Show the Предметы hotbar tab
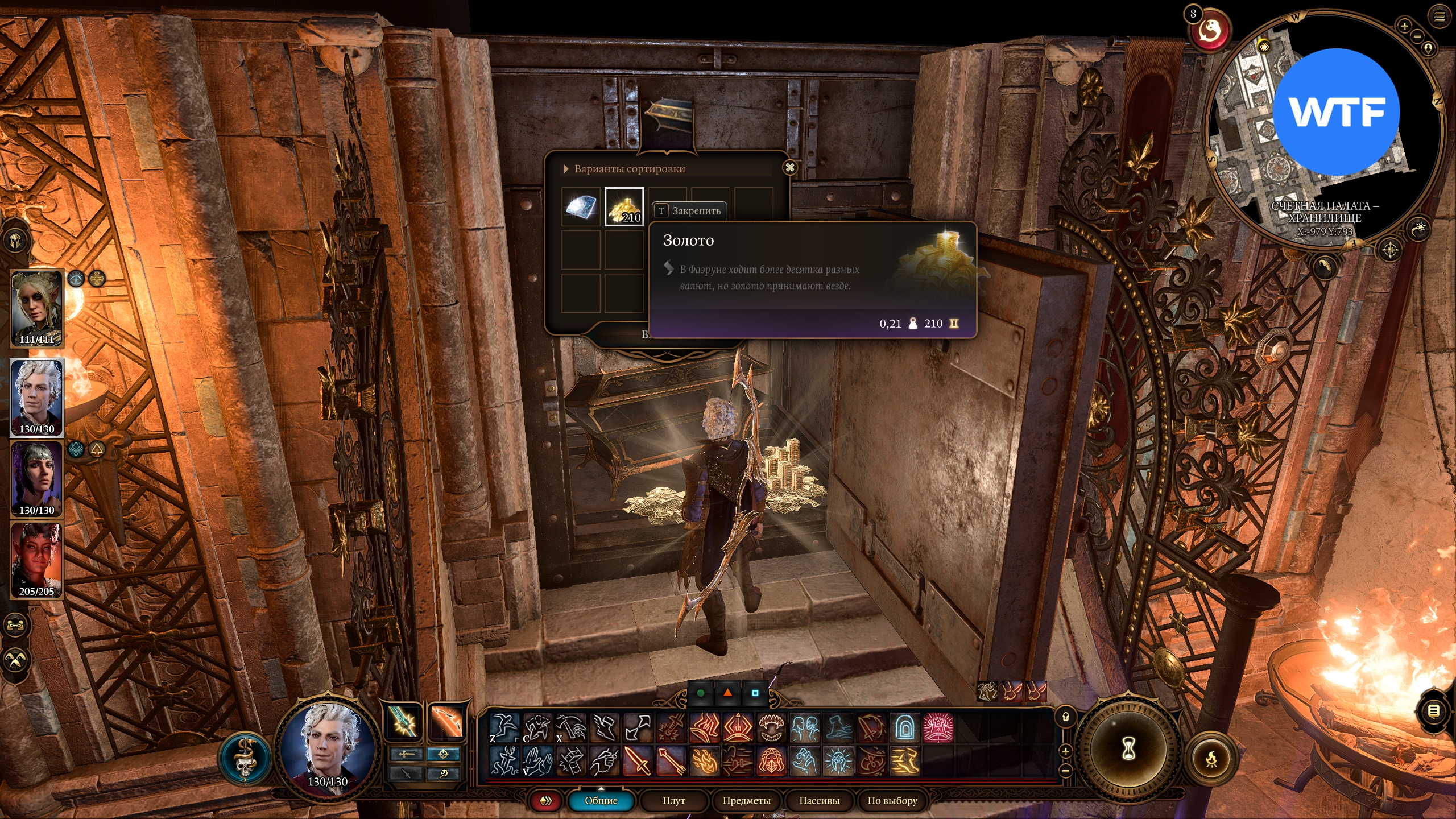1456x819 pixels. [746, 800]
